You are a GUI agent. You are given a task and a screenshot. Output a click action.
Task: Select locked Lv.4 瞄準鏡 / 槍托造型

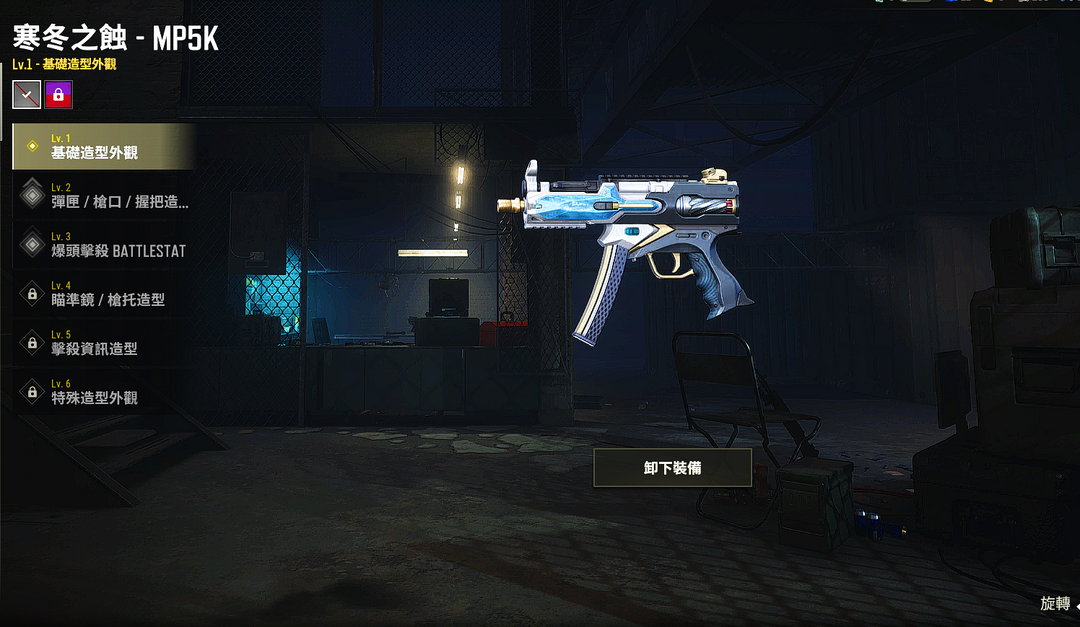click(102, 293)
